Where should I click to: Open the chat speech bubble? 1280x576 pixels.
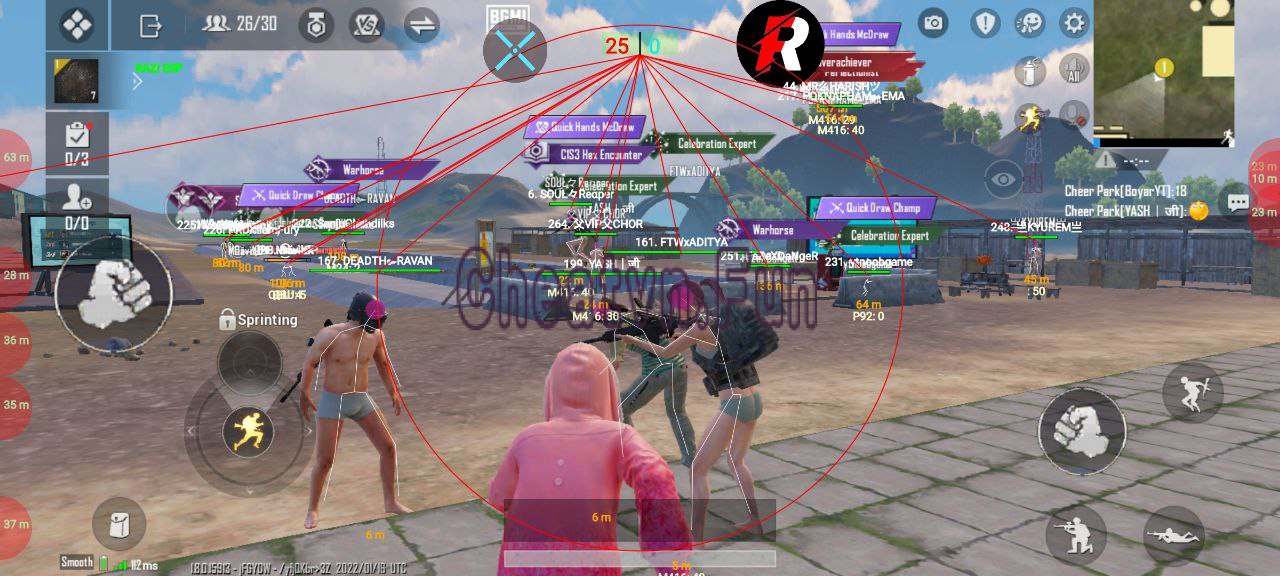pyautogui.click(x=1239, y=203)
